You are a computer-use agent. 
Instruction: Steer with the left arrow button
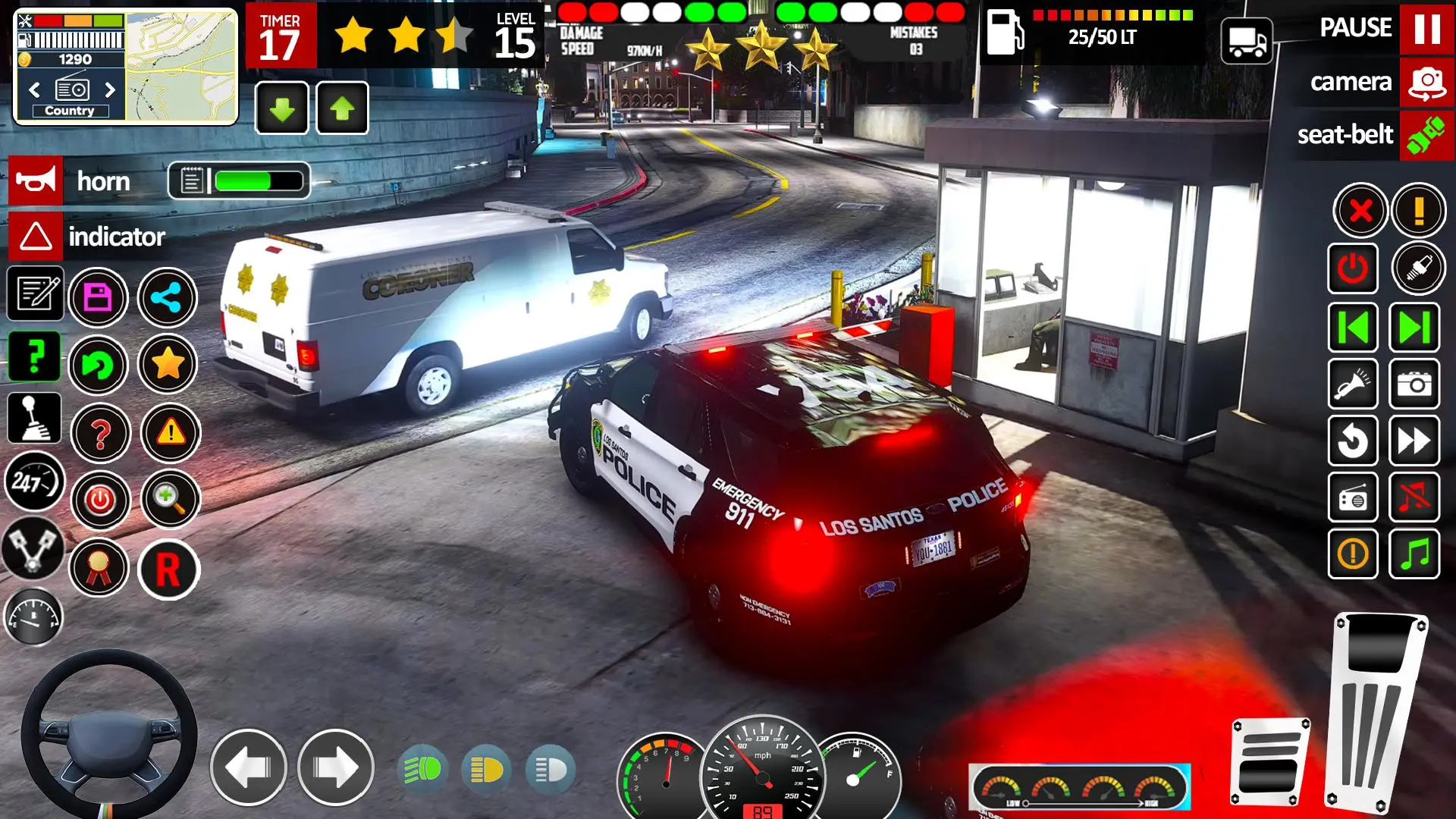[248, 768]
